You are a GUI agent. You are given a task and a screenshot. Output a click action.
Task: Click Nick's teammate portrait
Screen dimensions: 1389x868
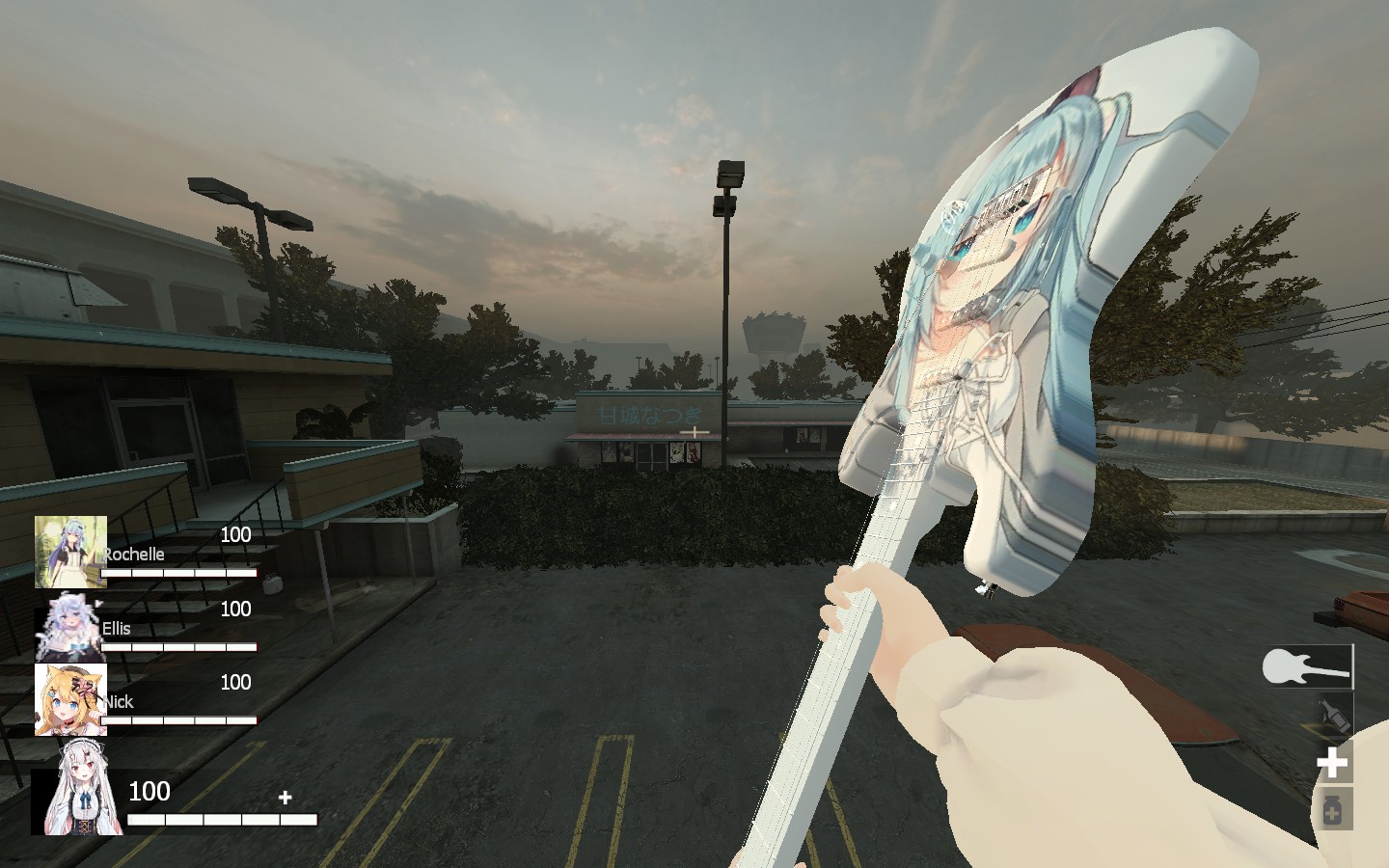point(70,699)
